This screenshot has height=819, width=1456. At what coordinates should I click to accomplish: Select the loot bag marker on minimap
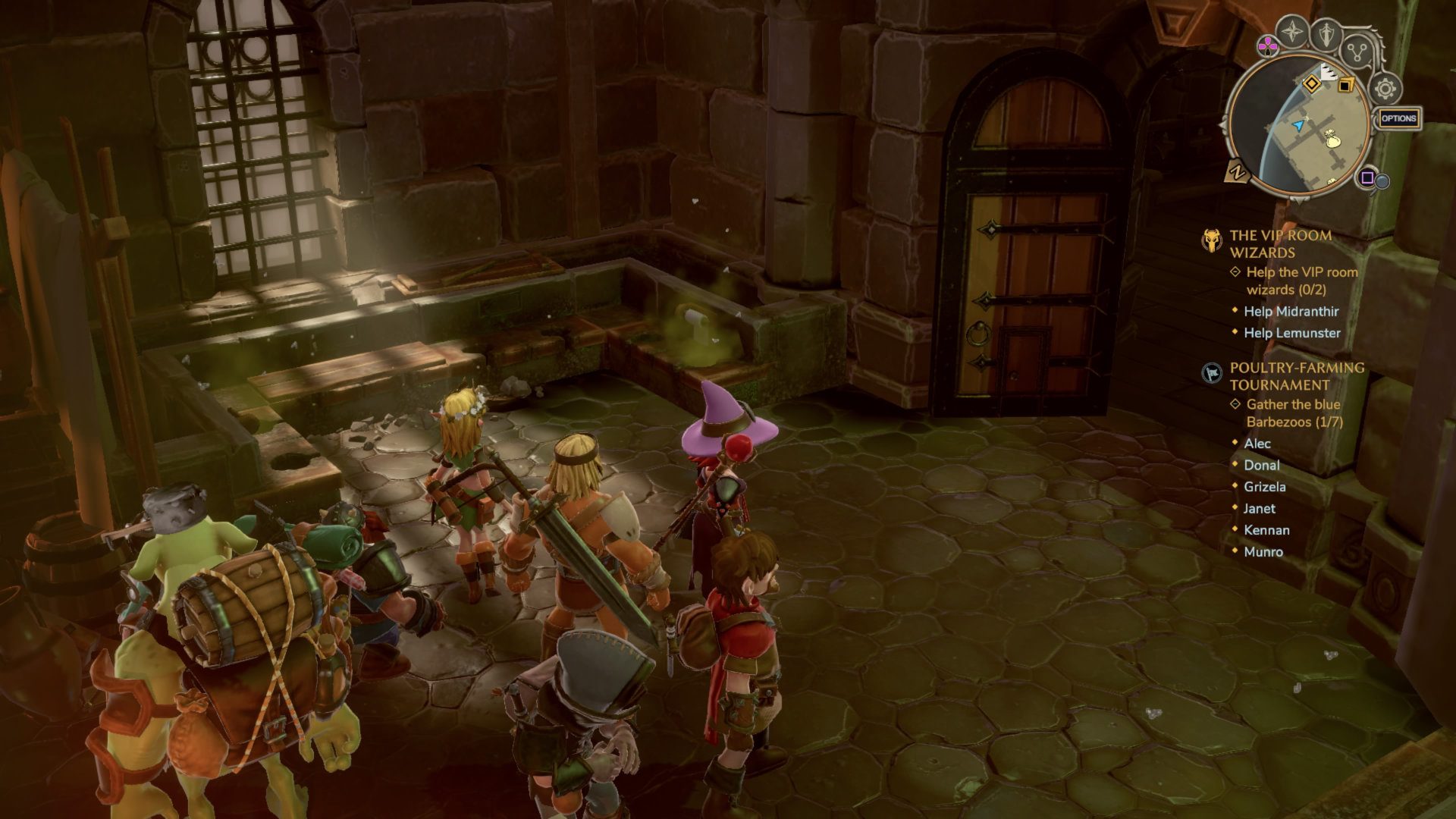1332,140
